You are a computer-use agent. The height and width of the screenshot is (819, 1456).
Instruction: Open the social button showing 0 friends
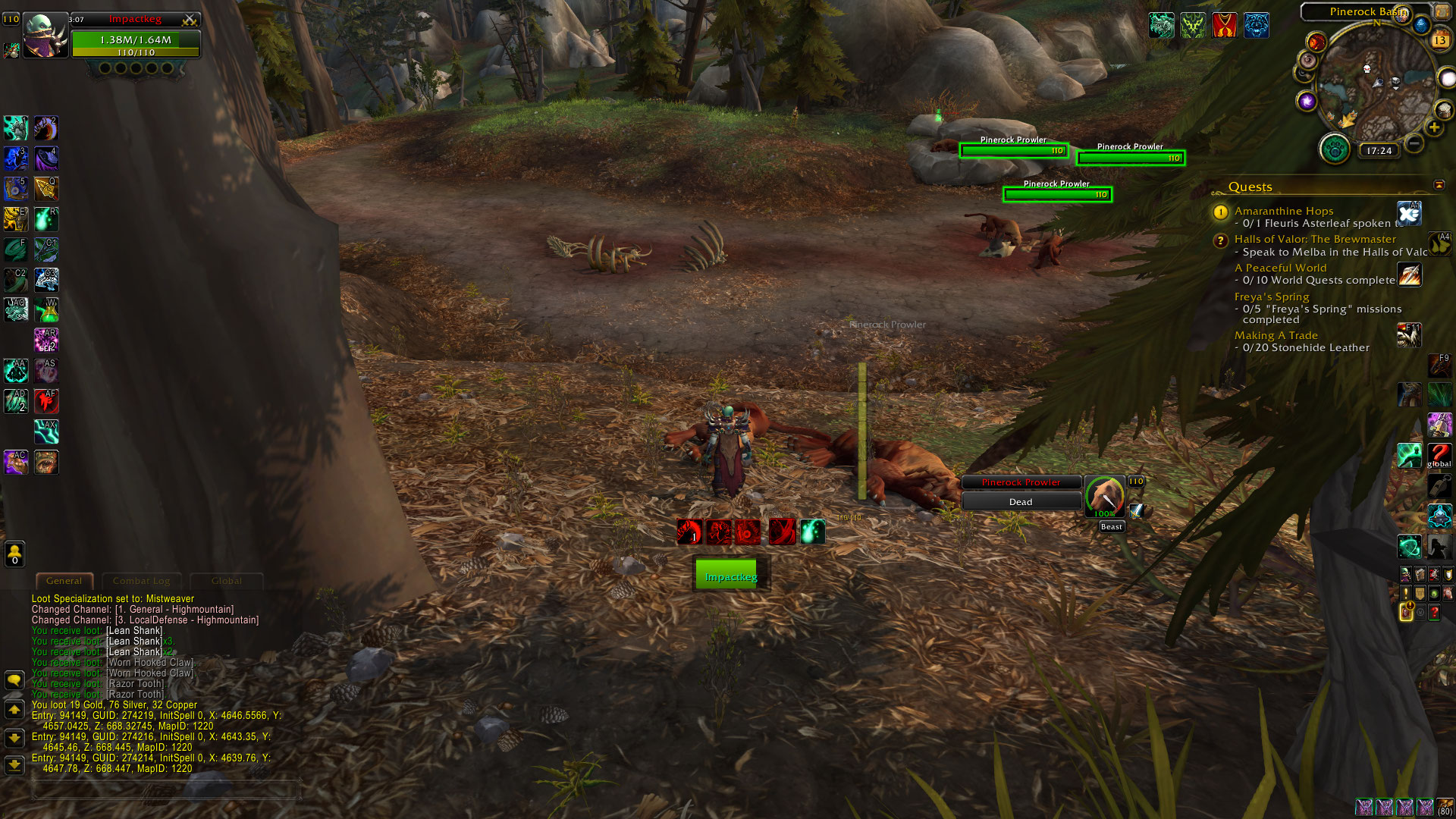pos(14,554)
